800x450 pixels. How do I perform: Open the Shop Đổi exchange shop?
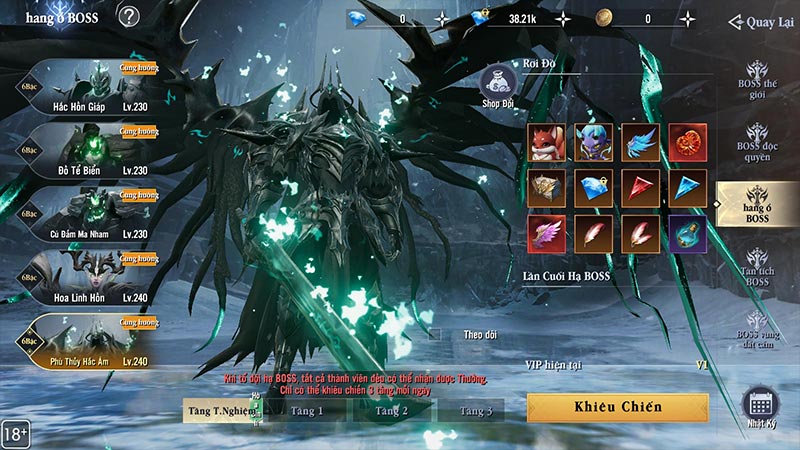click(x=497, y=85)
